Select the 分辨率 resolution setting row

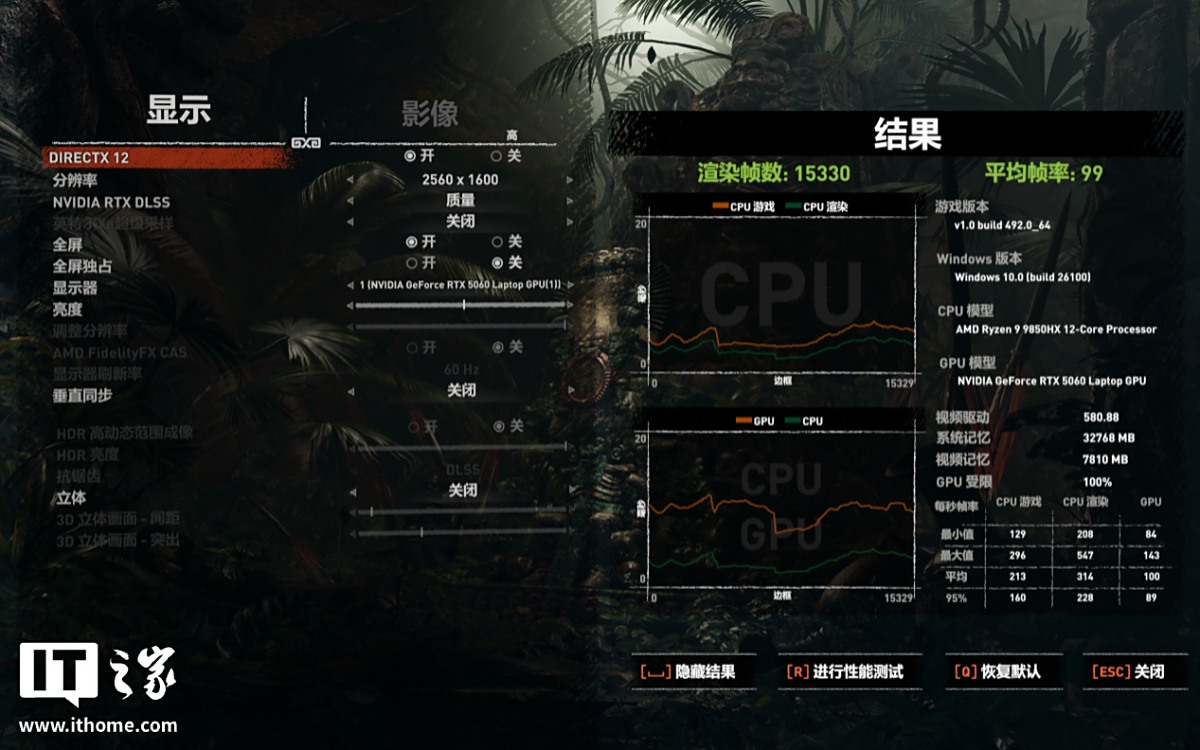pos(75,181)
